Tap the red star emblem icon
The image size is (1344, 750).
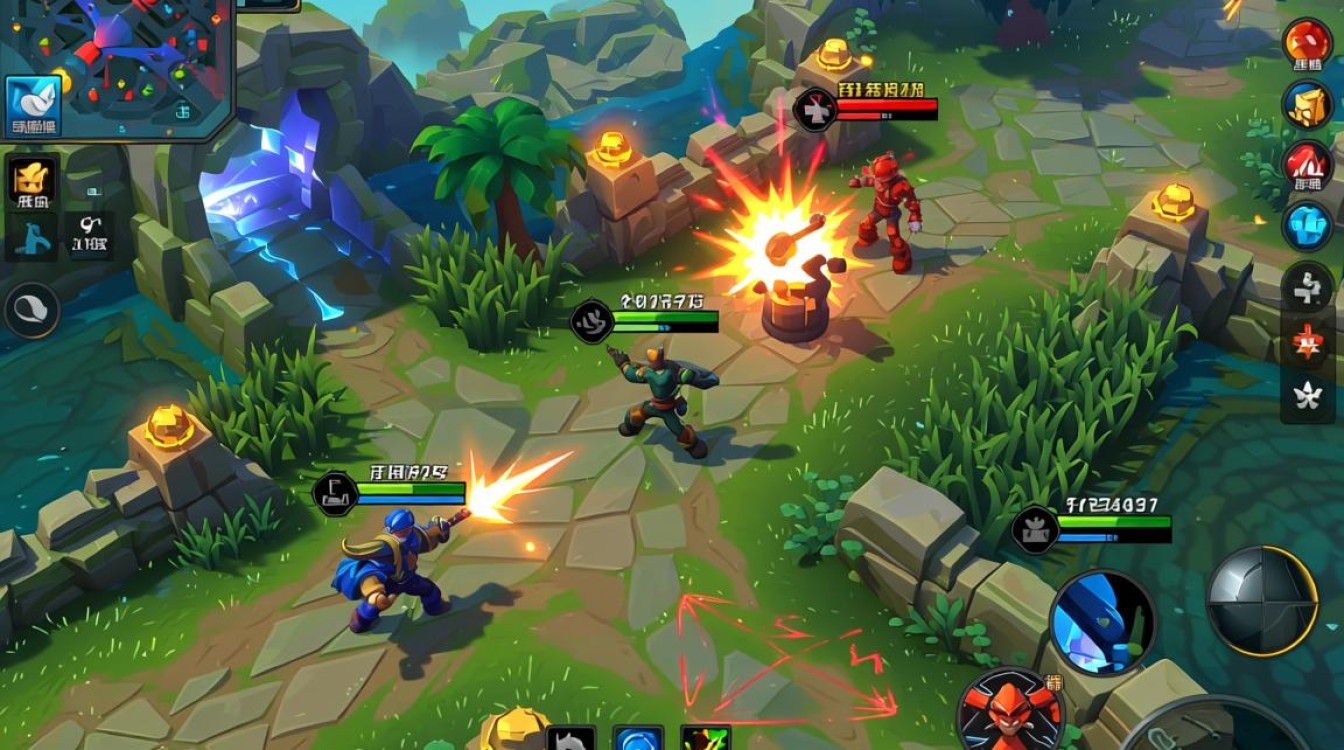[1307, 342]
